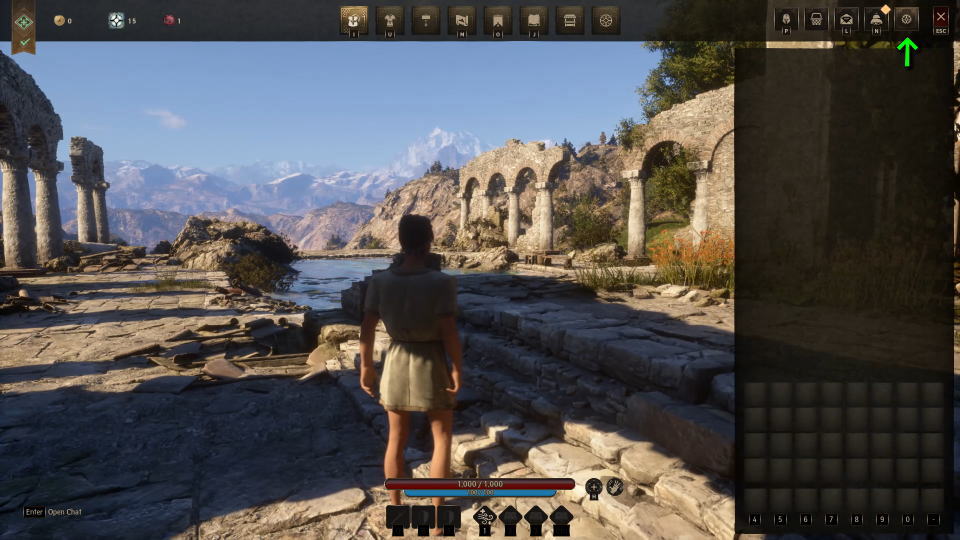Activate the wind dash ability

(485, 517)
